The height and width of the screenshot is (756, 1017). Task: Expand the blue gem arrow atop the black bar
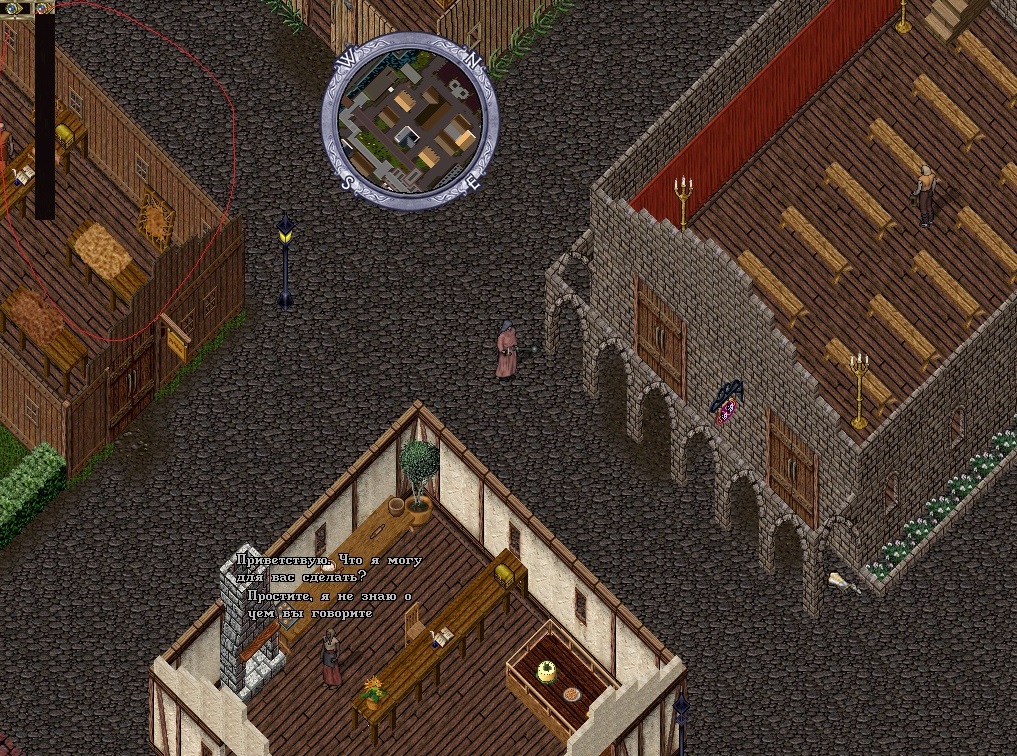point(45,8)
